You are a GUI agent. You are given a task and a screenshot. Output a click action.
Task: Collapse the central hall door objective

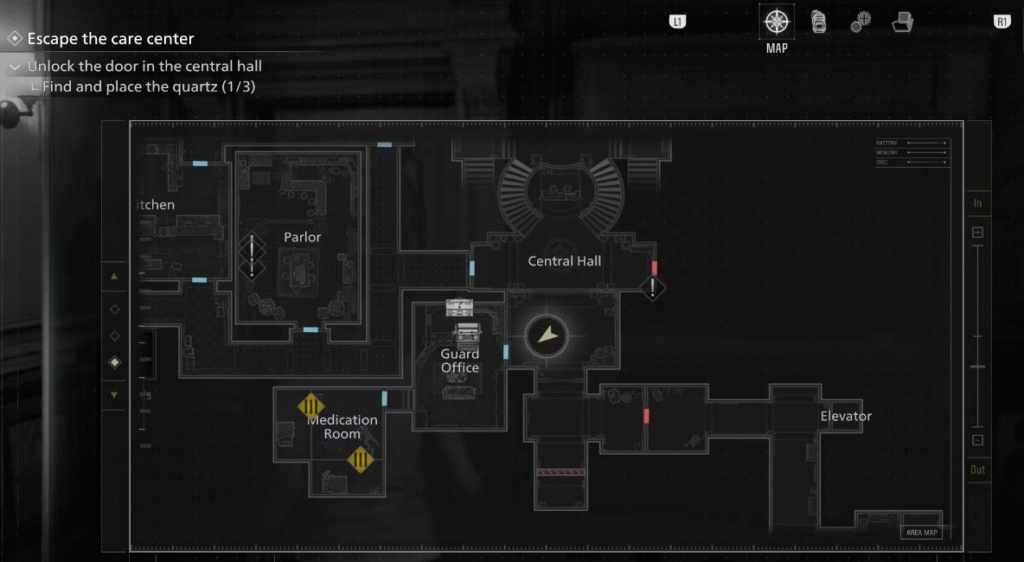[x=14, y=67]
